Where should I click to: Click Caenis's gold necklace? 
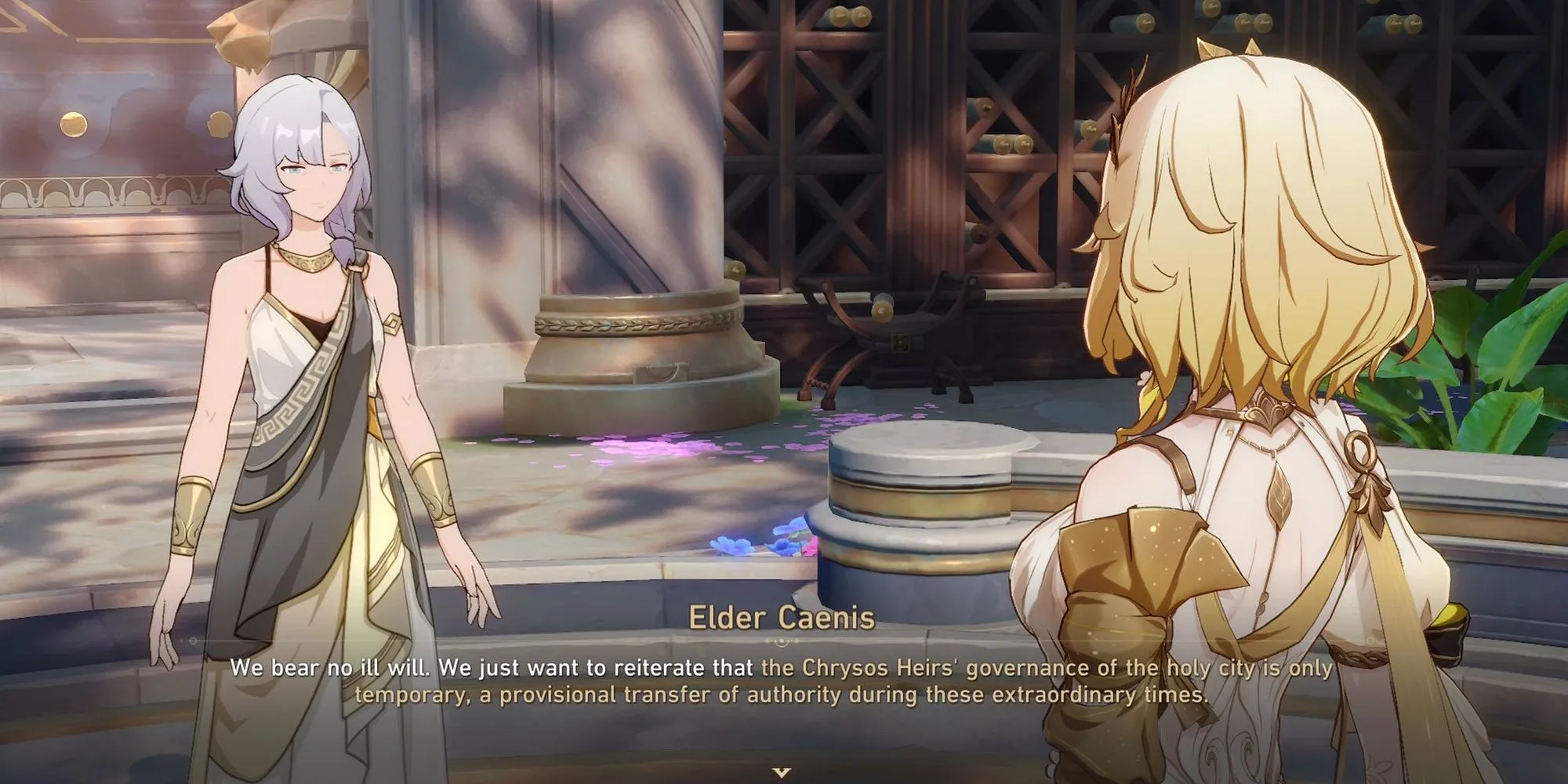(x=307, y=259)
